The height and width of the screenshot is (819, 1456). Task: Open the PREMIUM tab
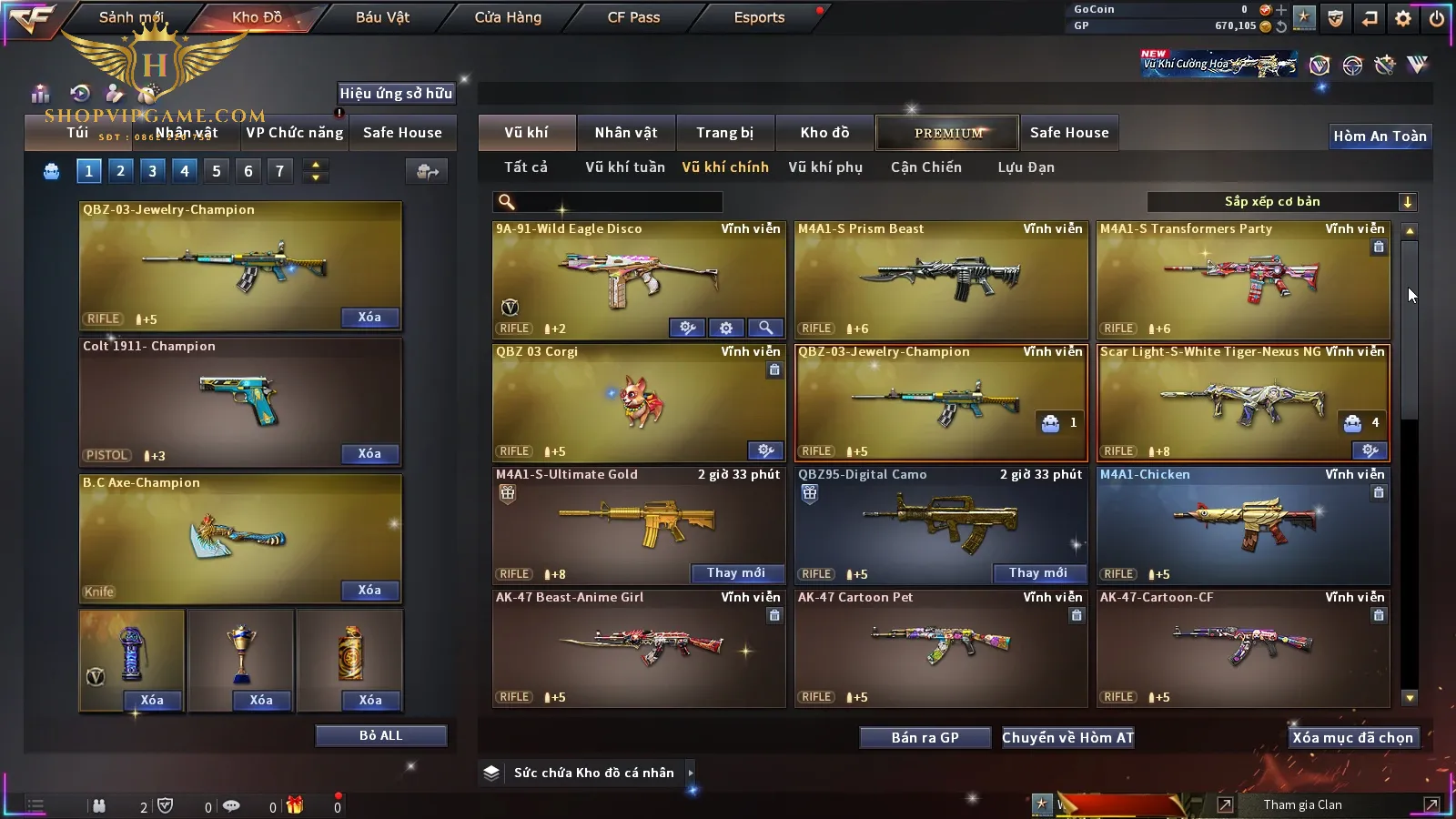(947, 133)
